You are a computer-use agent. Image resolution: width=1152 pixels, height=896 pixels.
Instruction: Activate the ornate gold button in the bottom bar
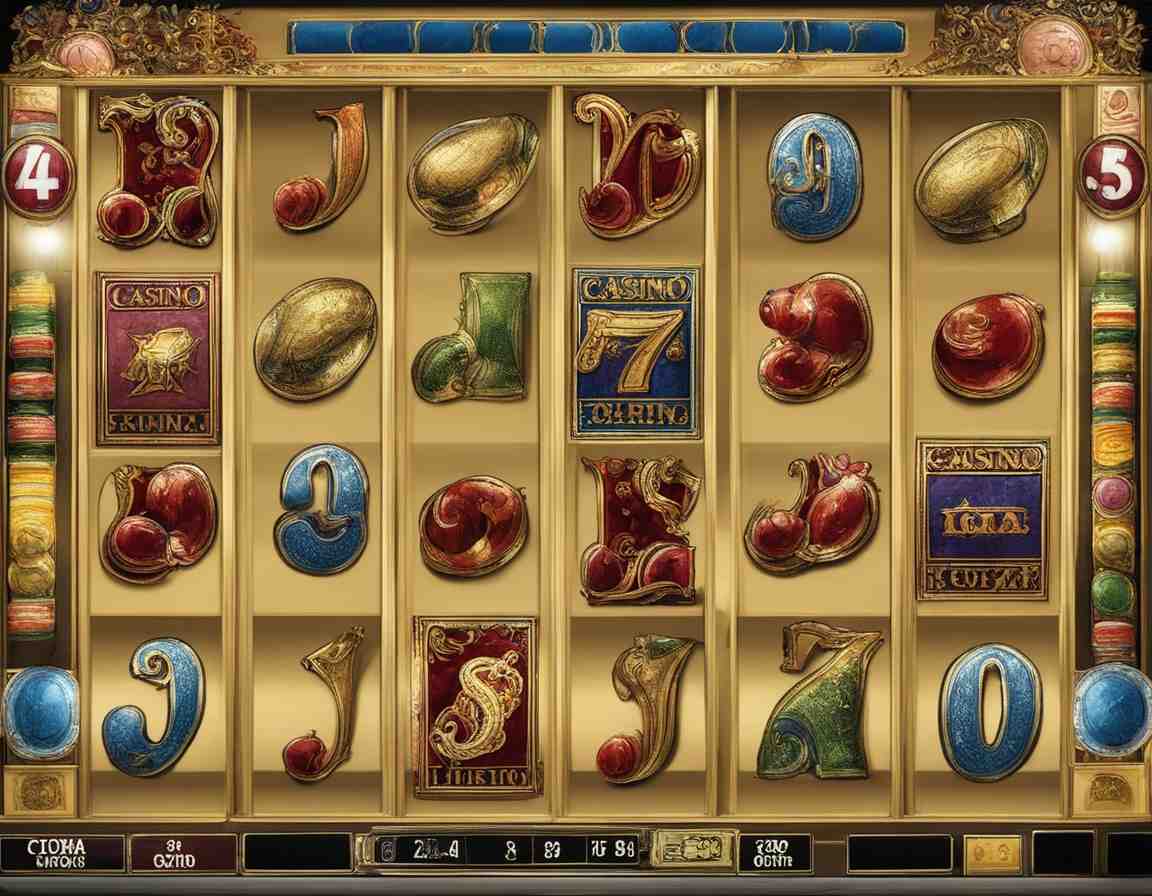click(x=693, y=848)
